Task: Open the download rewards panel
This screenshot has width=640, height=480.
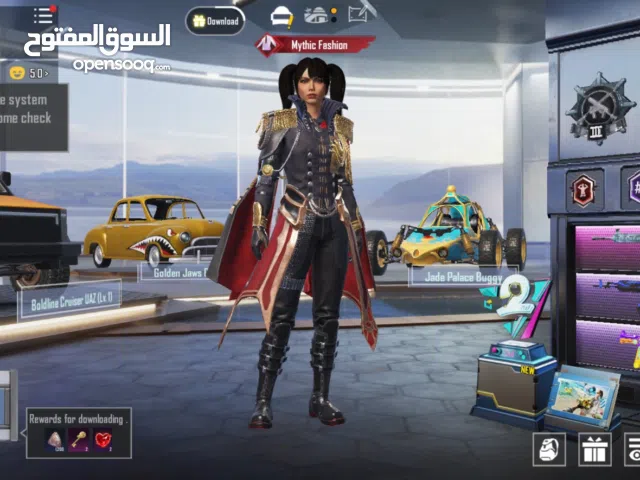Action: click(x=79, y=432)
